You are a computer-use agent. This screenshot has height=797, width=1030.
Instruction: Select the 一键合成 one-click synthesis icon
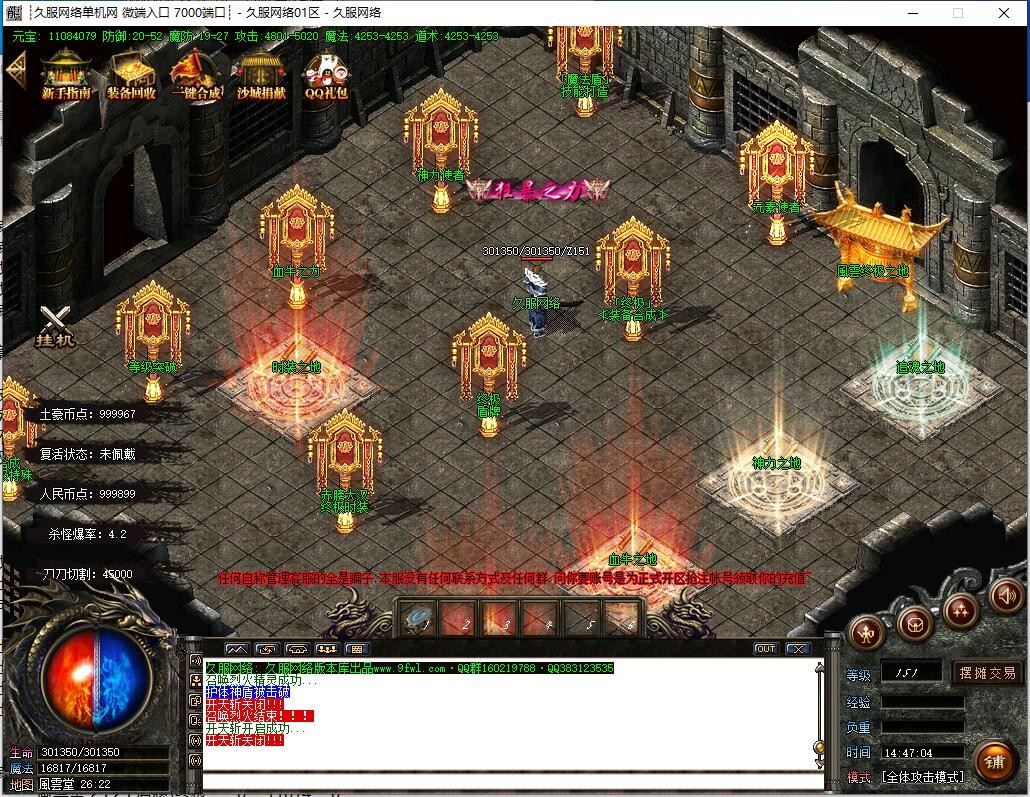[x=195, y=74]
